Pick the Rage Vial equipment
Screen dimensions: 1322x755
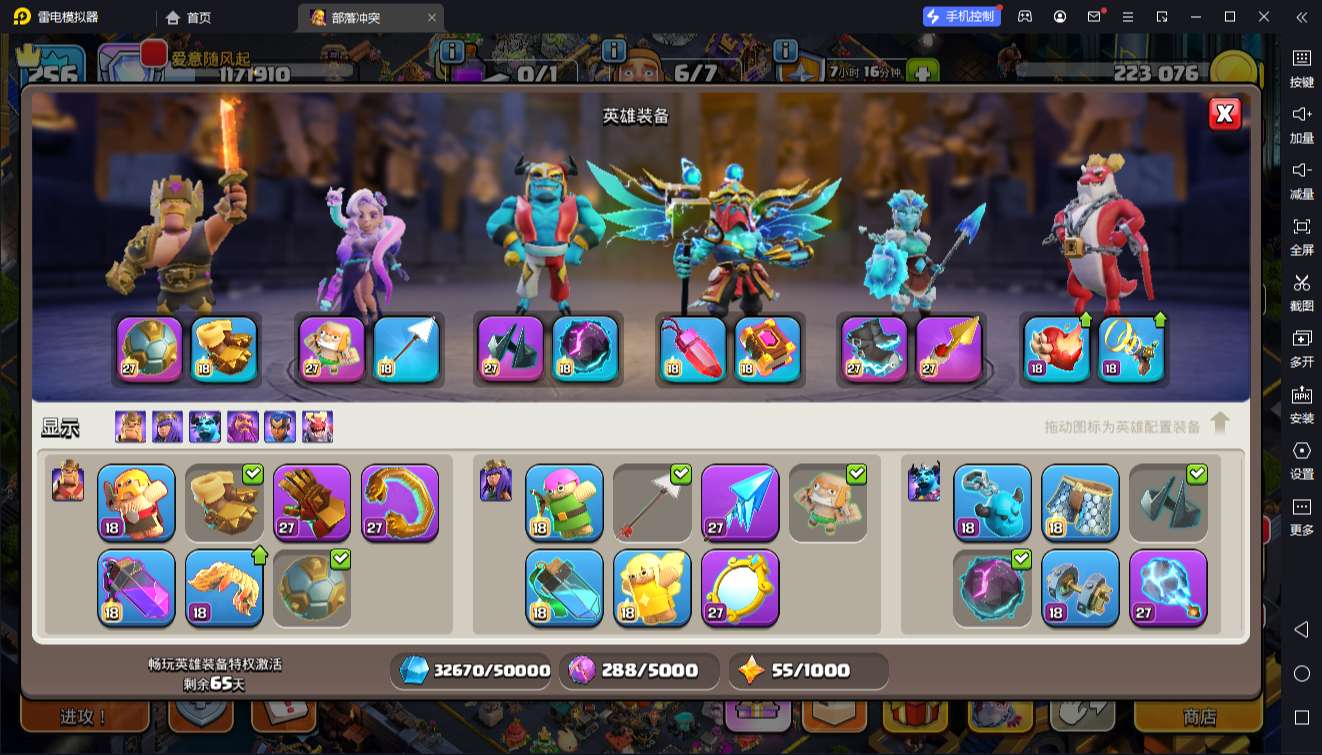point(136,587)
